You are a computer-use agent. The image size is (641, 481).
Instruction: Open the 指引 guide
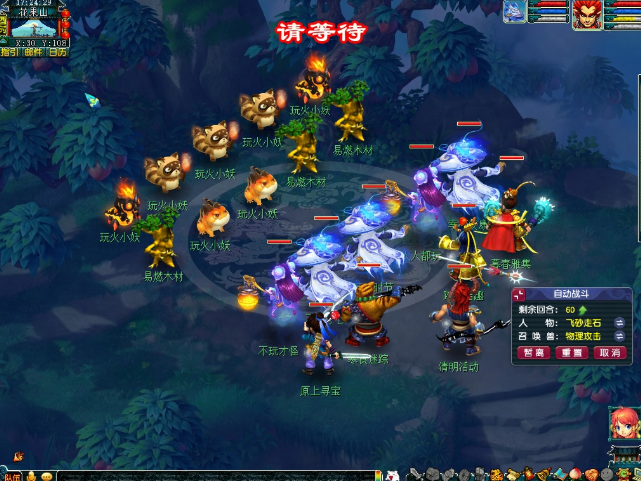[x=9, y=51]
